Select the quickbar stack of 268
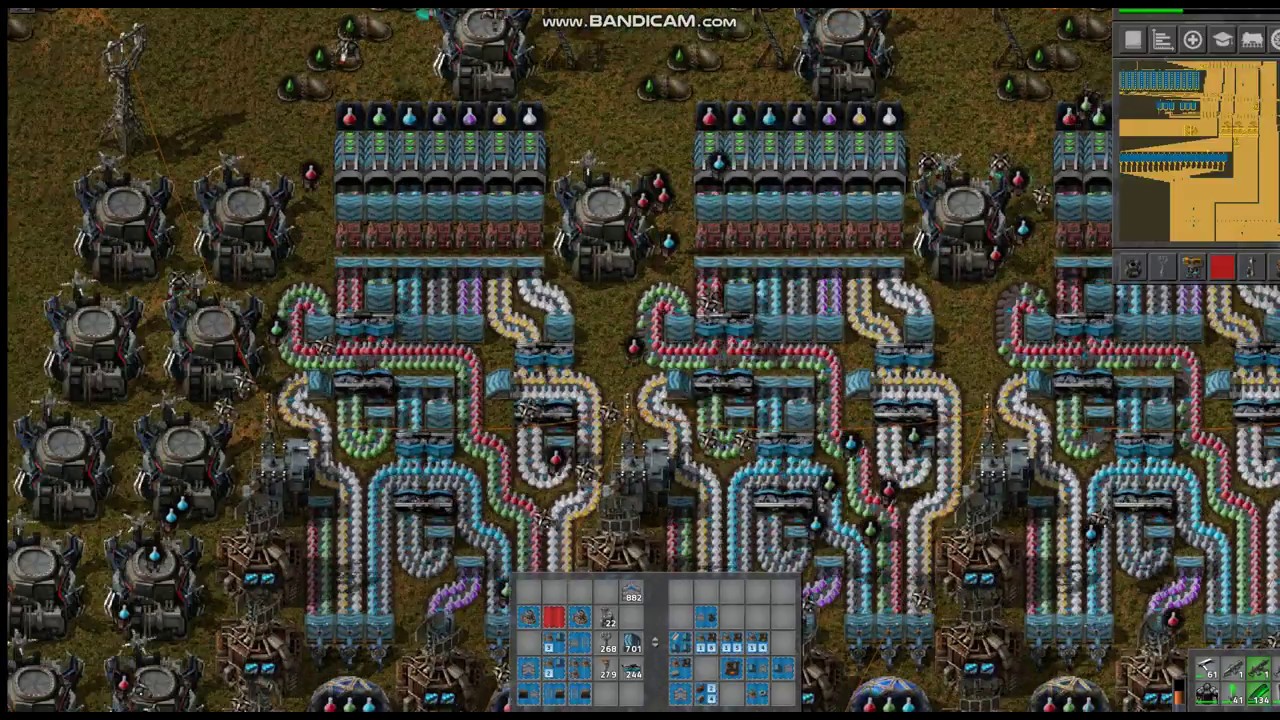 (x=606, y=644)
